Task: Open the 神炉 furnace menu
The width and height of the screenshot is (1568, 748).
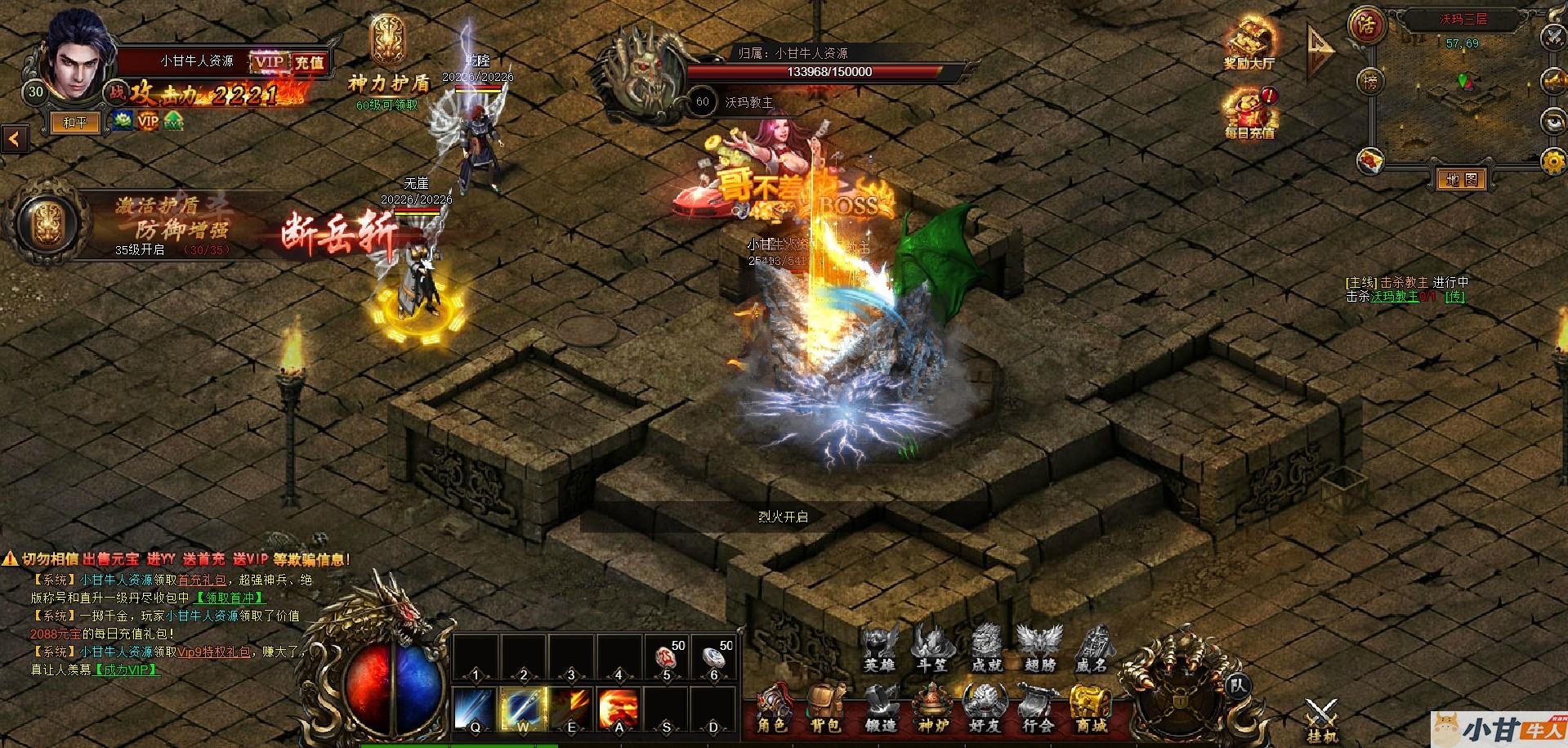Action: tap(932, 708)
